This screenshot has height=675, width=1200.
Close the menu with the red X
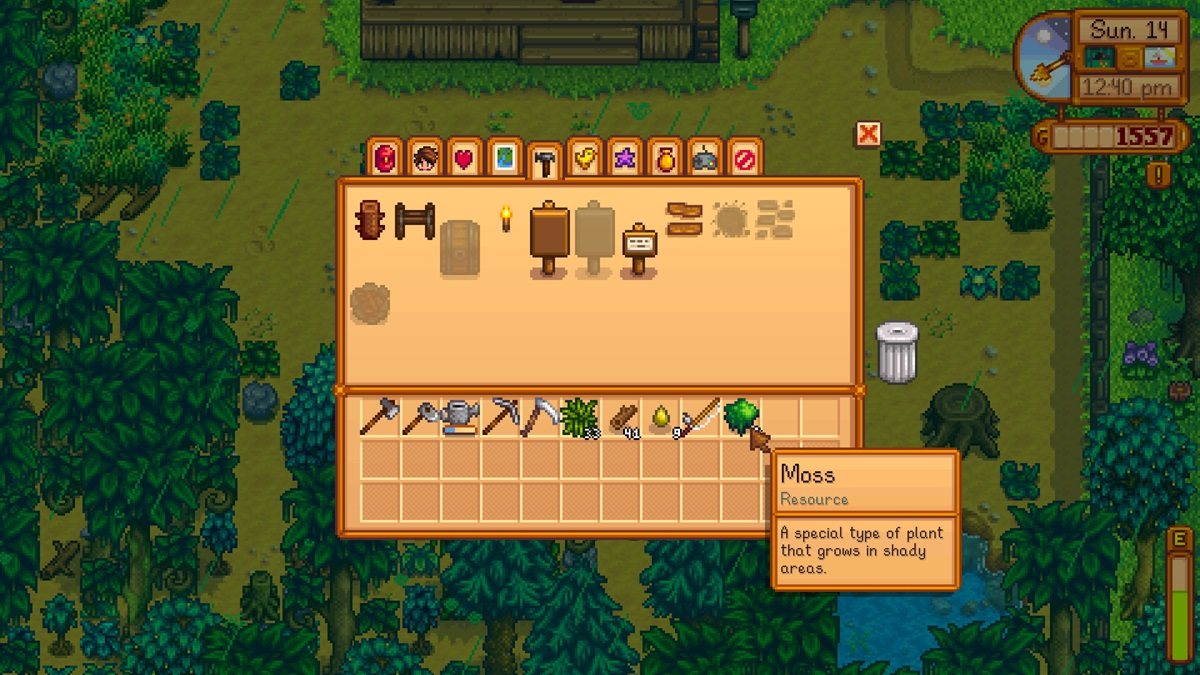pyautogui.click(x=868, y=134)
